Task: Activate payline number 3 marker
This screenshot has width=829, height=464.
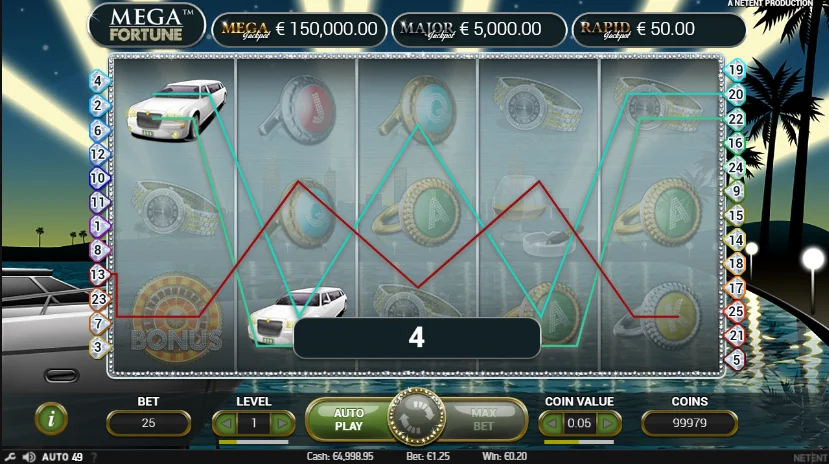Action: click(98, 347)
